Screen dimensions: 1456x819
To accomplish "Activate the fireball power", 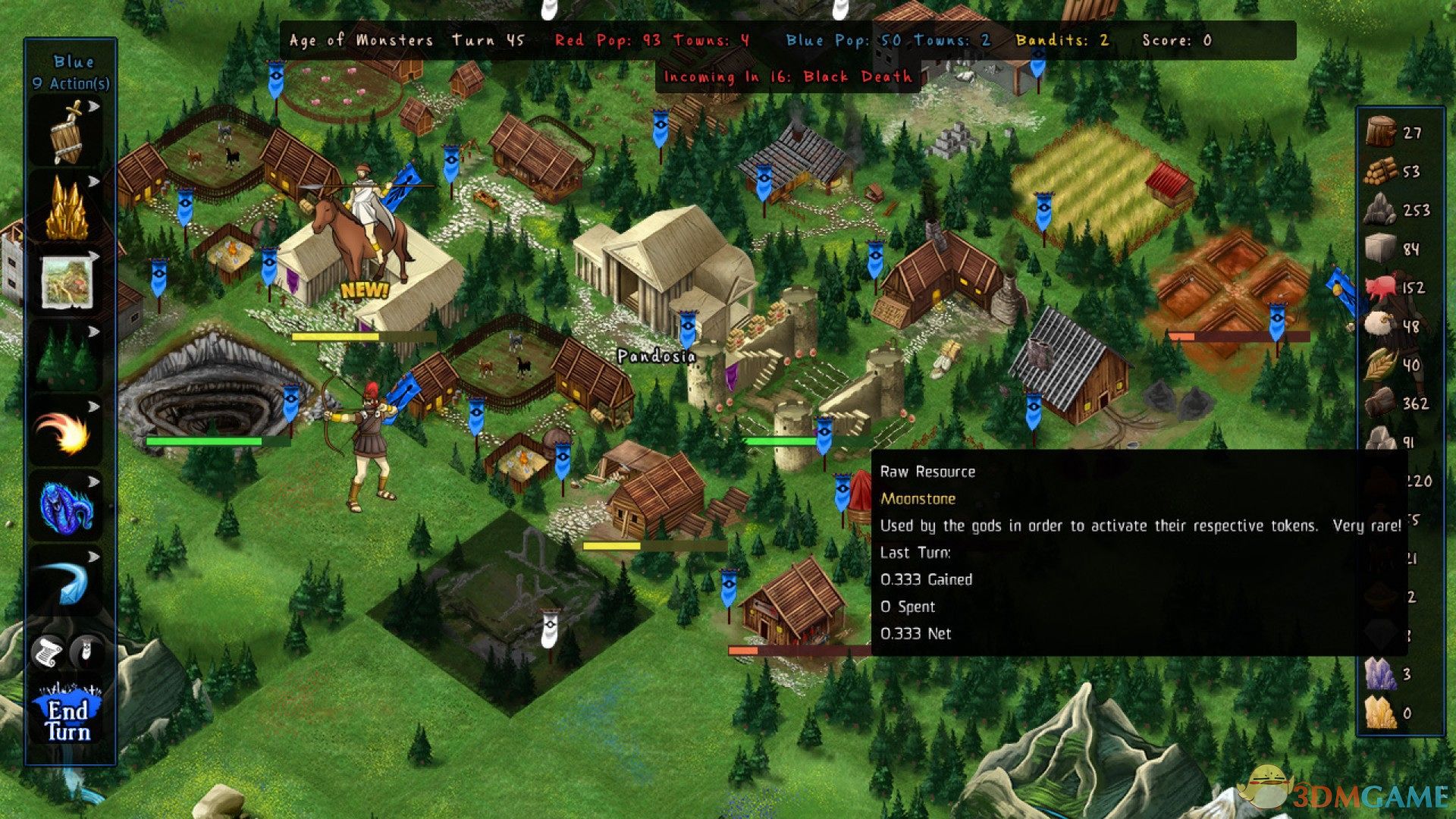I will click(x=67, y=431).
